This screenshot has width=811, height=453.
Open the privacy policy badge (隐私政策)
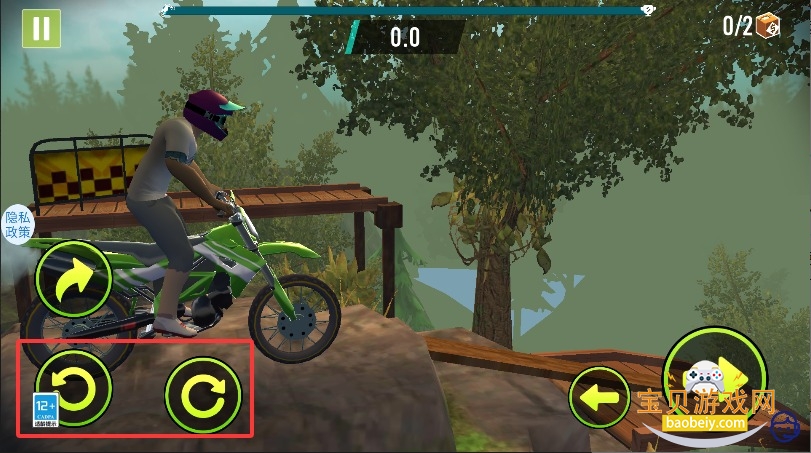(x=18, y=224)
